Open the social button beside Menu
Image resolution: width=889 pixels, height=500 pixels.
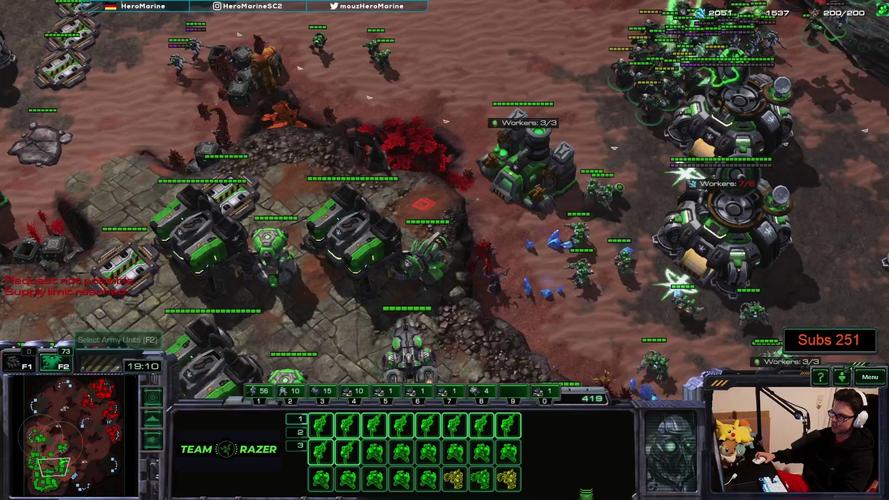[843, 377]
